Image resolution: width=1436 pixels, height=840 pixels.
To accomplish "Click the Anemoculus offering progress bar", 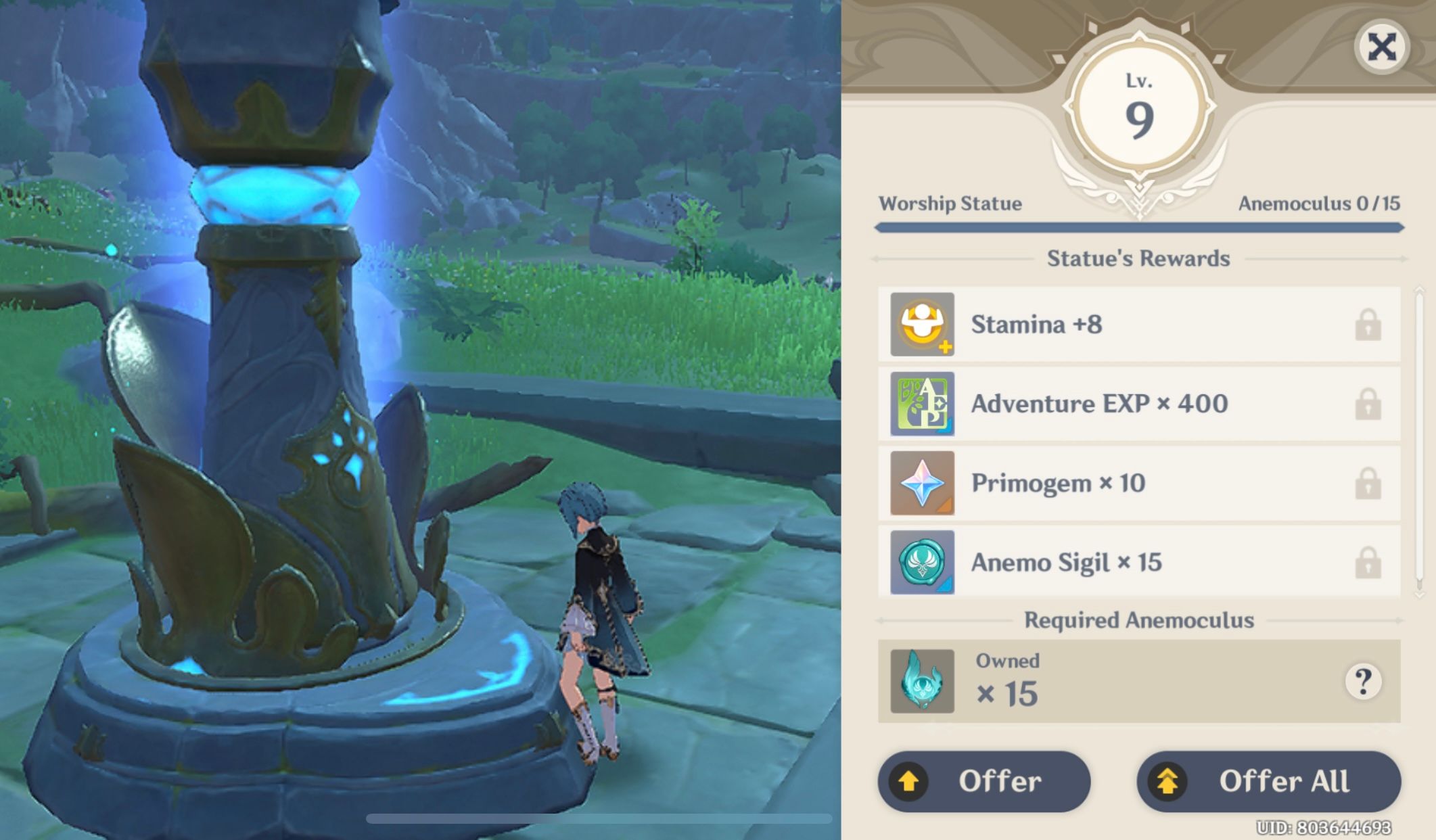I will 1139,228.
